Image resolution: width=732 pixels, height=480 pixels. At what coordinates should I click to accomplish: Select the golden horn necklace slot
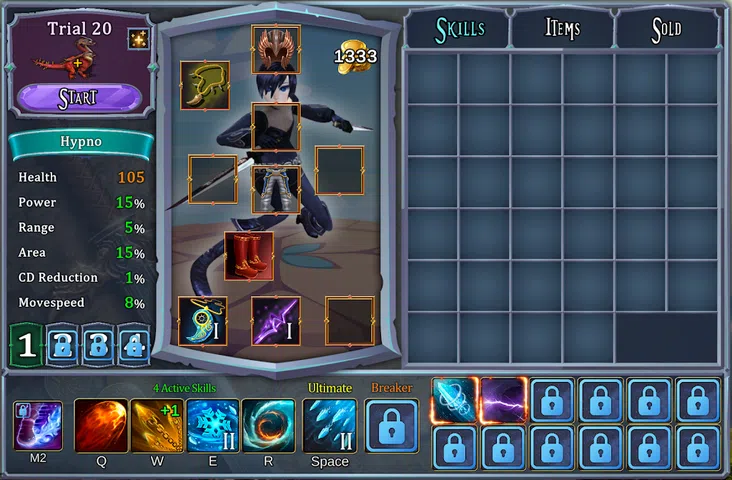click(x=205, y=86)
